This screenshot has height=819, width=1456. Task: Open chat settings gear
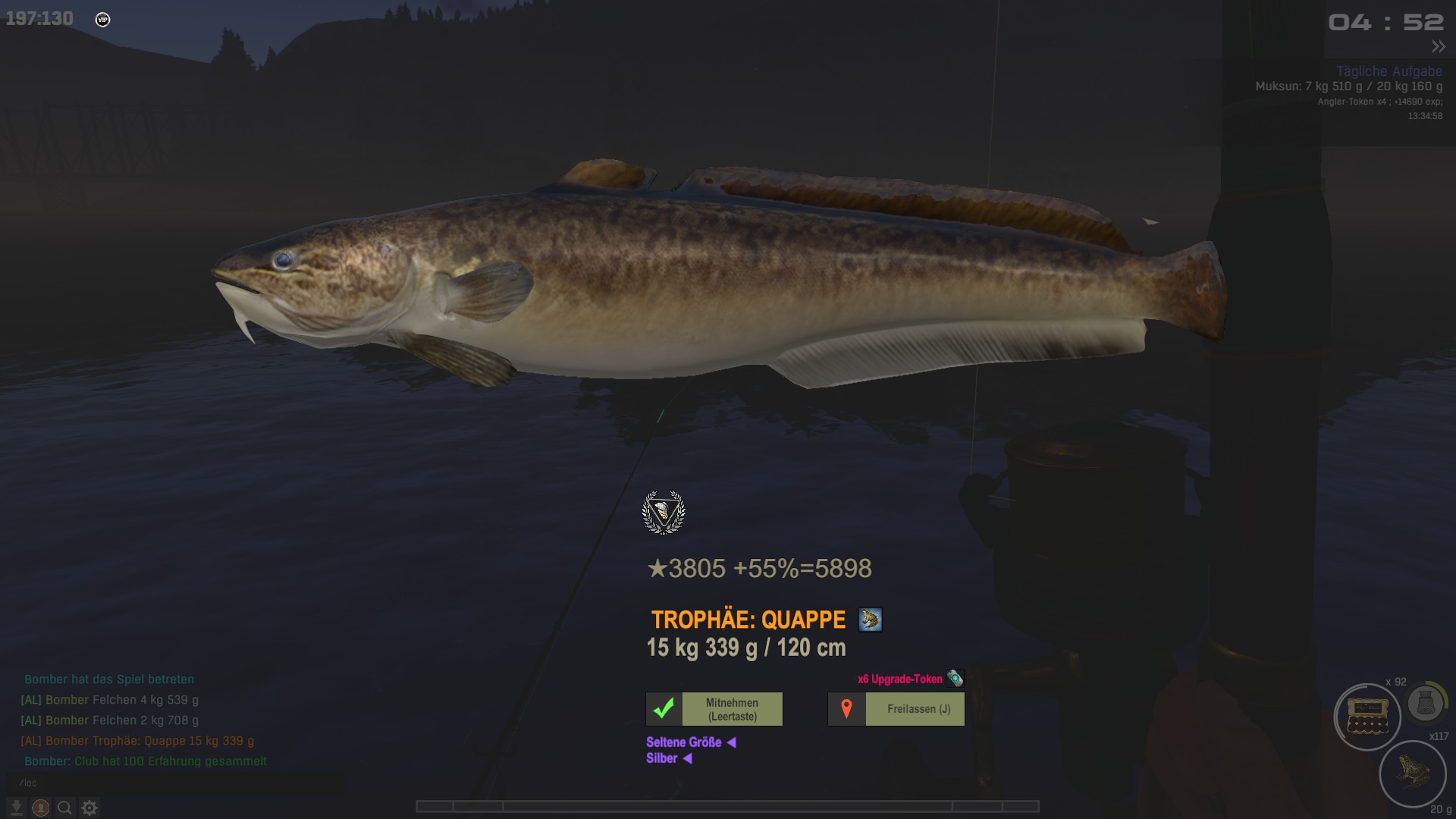(89, 808)
